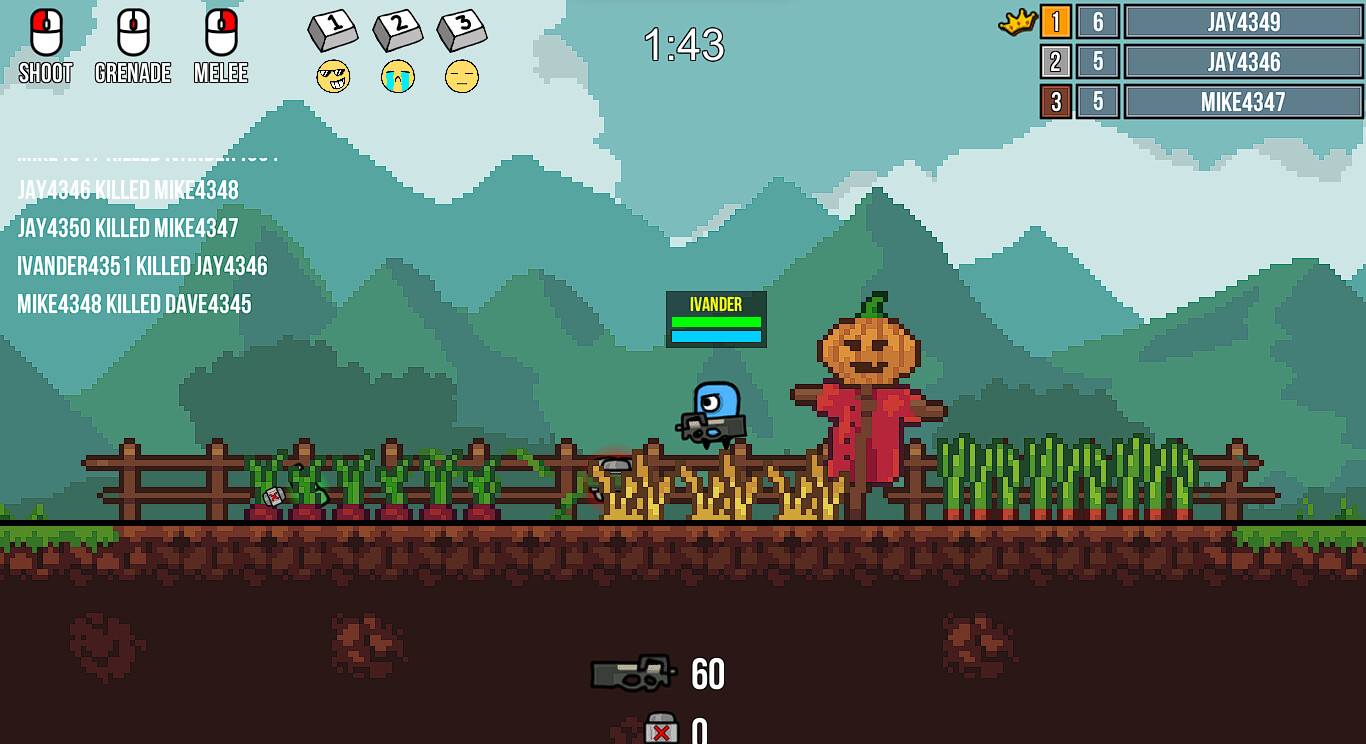Click the GRENADE mouse icon
Image resolution: width=1366 pixels, height=744 pixels.
point(131,33)
